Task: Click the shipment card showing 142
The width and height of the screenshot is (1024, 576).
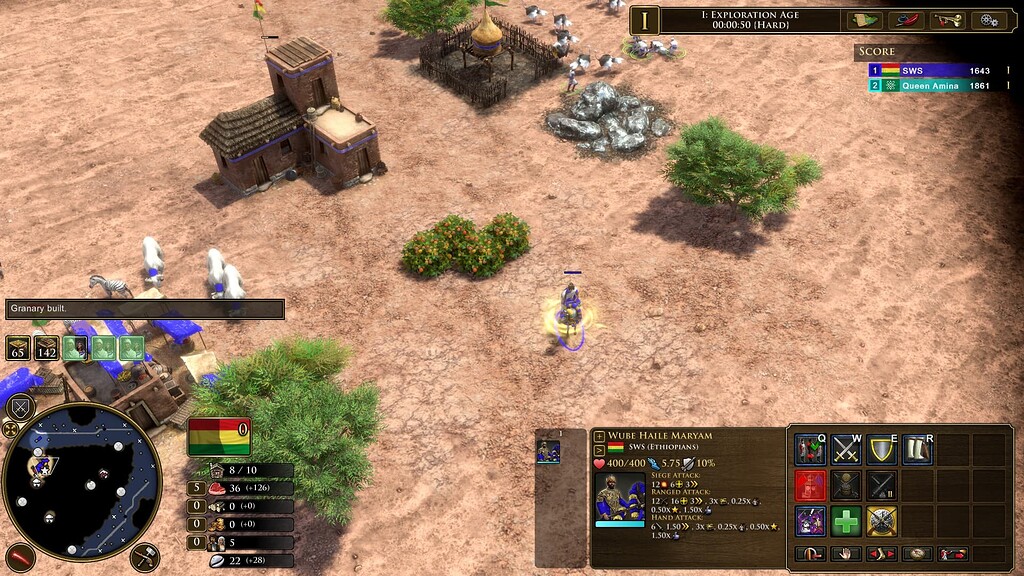Action: point(47,348)
